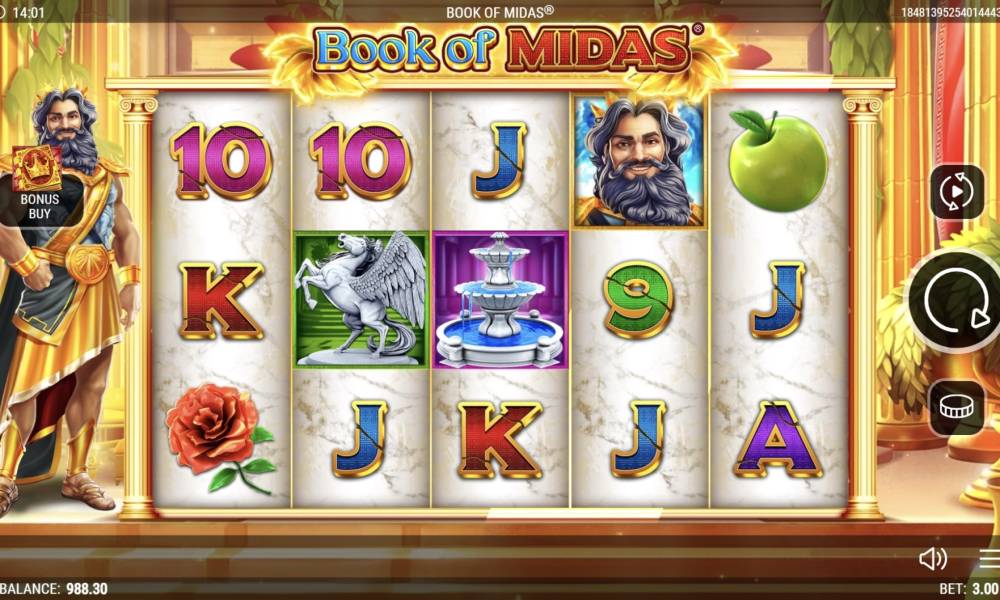Open the bet coin settings
The image size is (1000, 600).
[x=957, y=408]
